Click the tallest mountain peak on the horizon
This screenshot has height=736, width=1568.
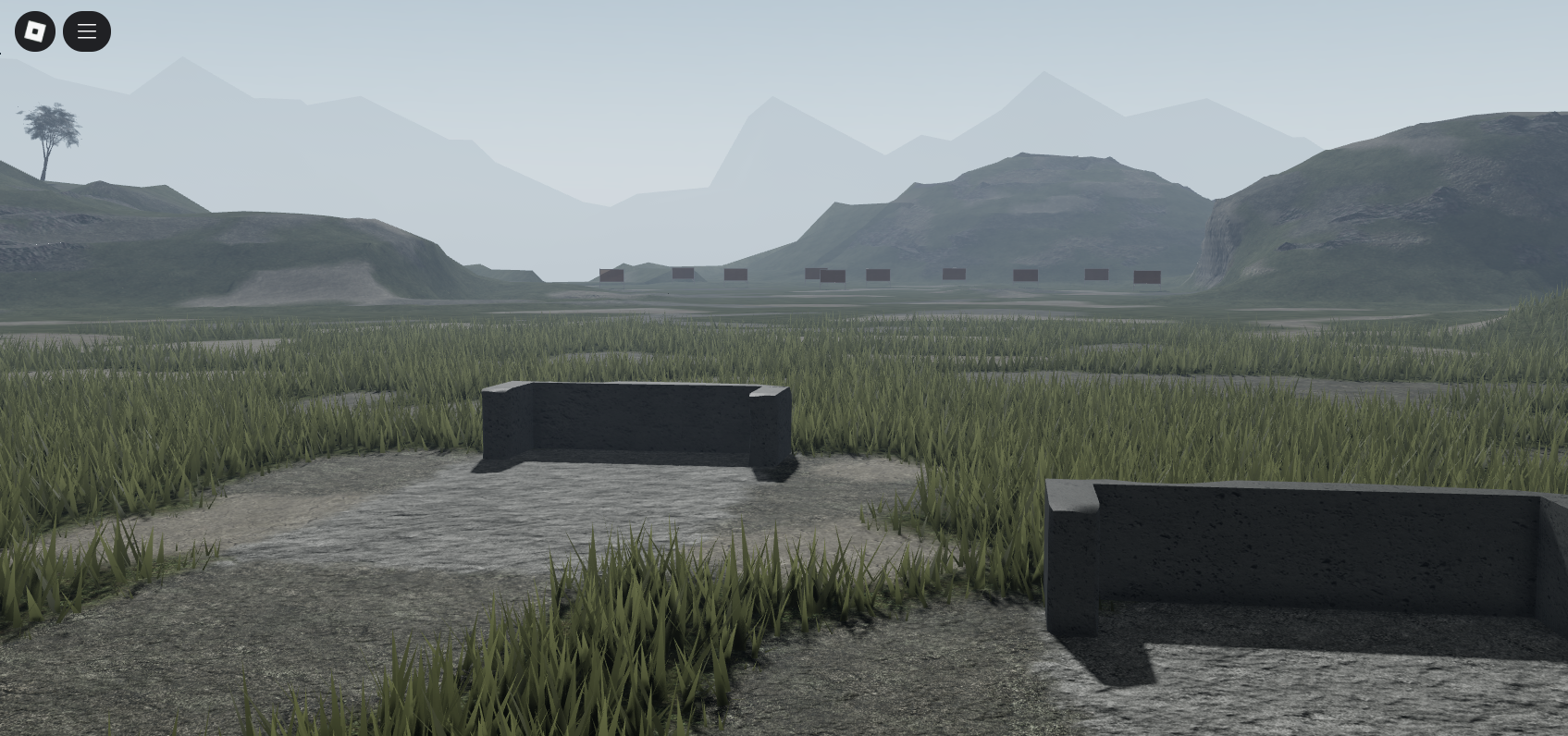tap(1045, 74)
